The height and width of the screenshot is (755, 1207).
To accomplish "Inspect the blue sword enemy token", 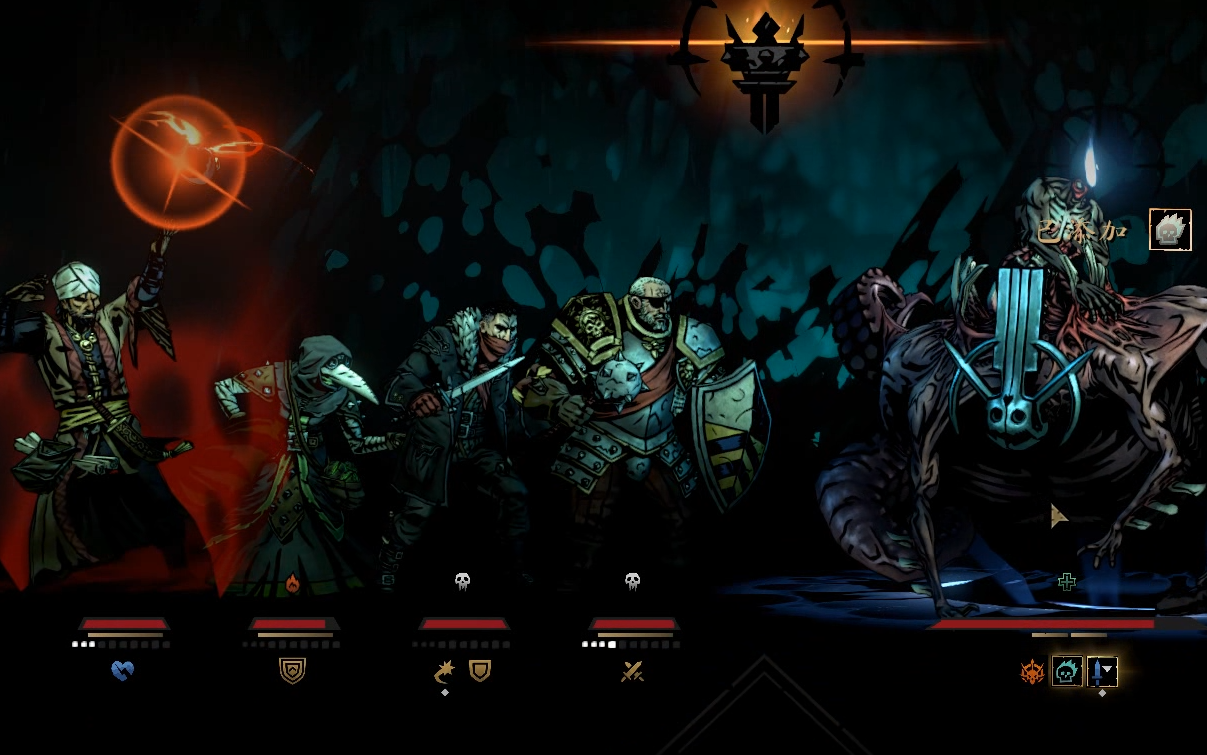I will (1101, 672).
